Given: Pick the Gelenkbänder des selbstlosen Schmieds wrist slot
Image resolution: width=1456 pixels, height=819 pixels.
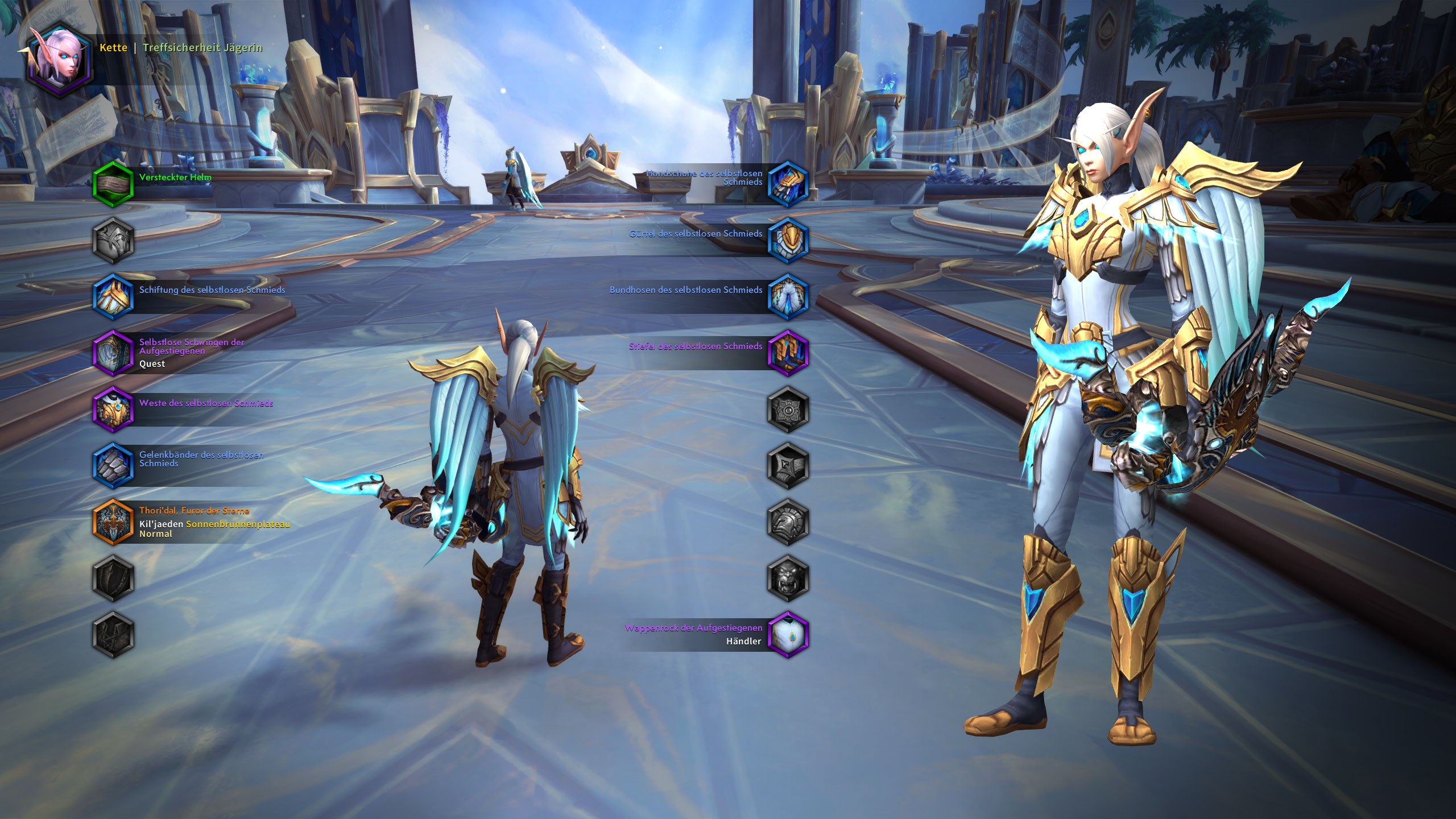Looking at the screenshot, I should coord(113,465).
